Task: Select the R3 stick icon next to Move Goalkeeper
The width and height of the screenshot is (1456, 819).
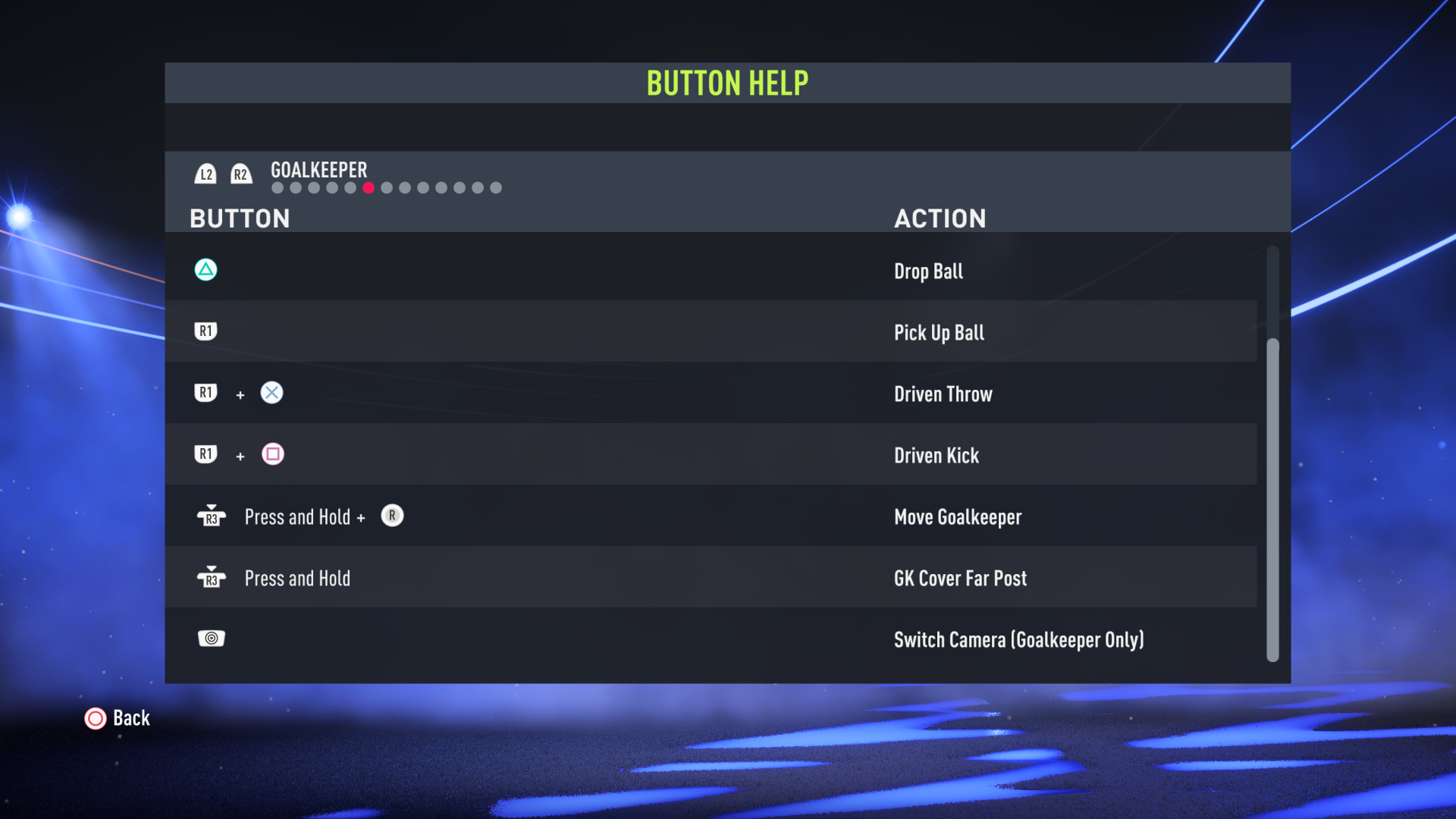Action: tap(212, 516)
